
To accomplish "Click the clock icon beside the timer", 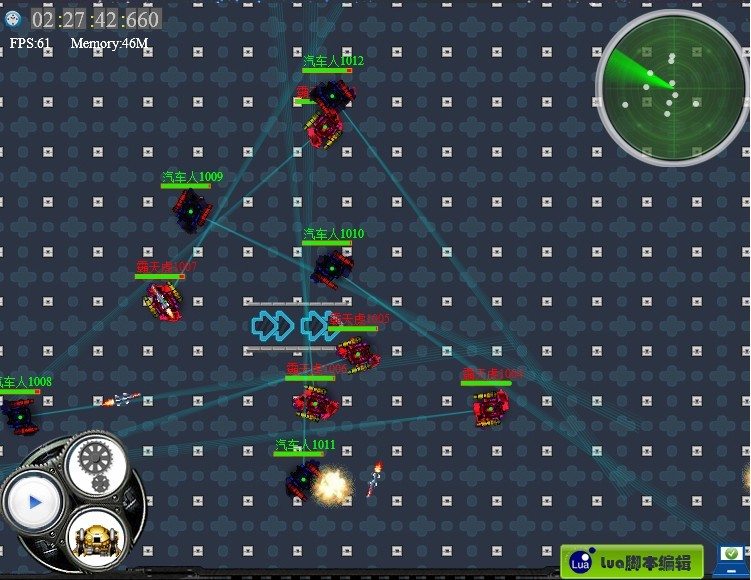I will point(13,19).
